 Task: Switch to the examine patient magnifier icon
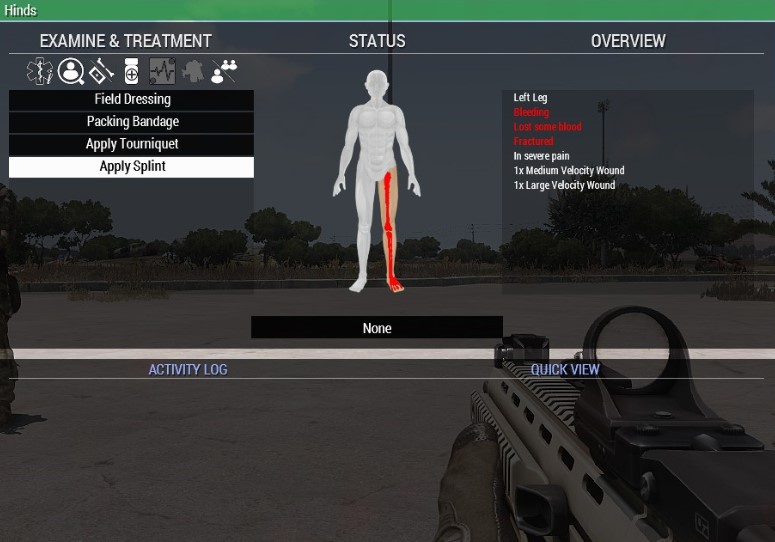70,71
